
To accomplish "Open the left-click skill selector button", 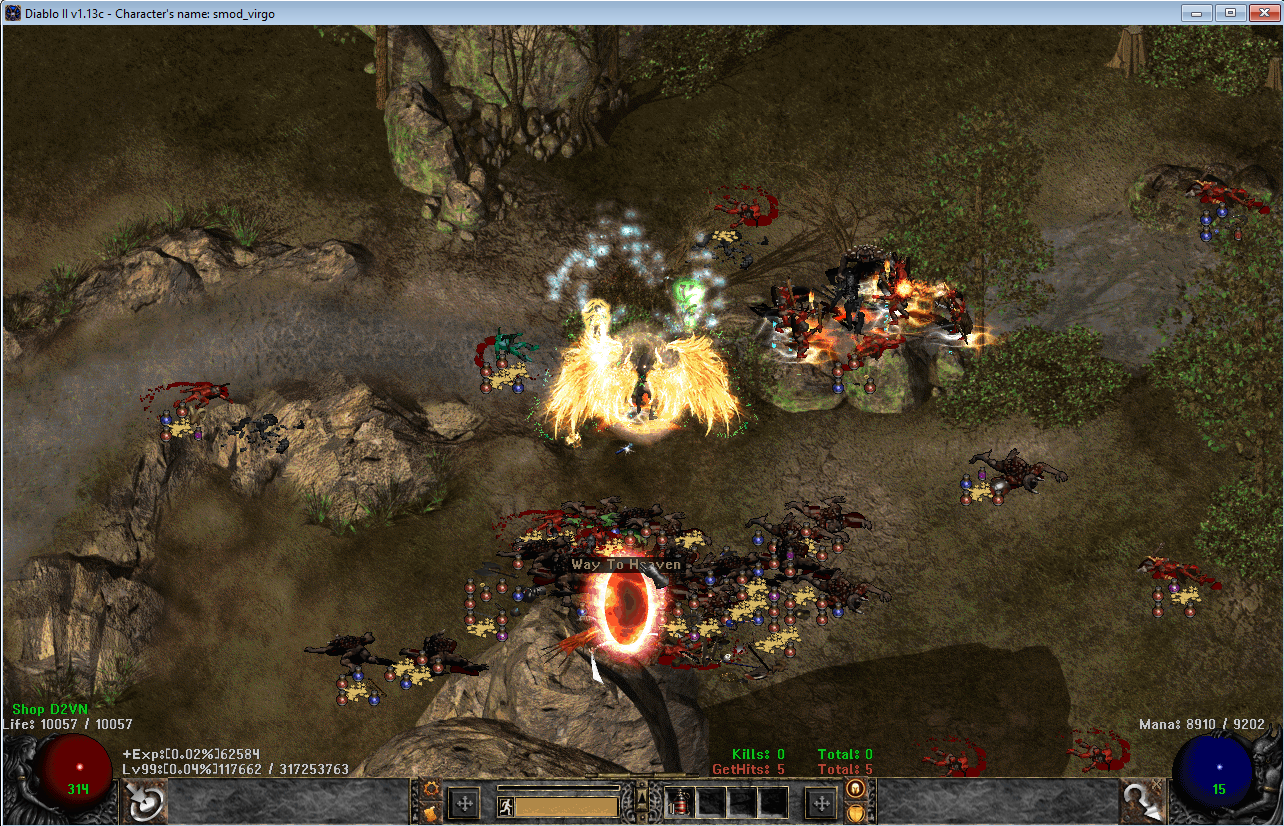I will click(145, 801).
